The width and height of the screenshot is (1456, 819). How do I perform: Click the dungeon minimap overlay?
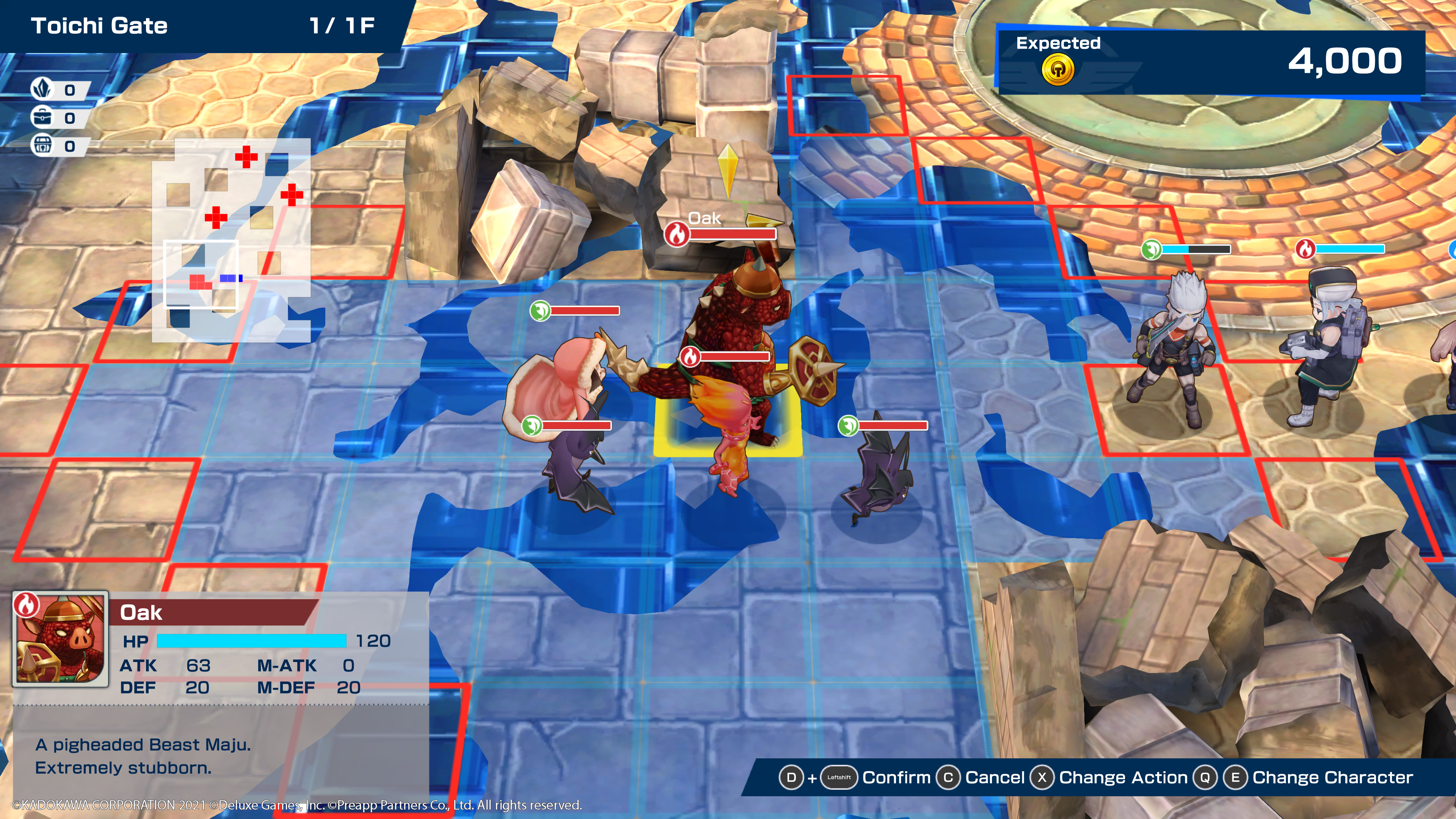(231, 240)
